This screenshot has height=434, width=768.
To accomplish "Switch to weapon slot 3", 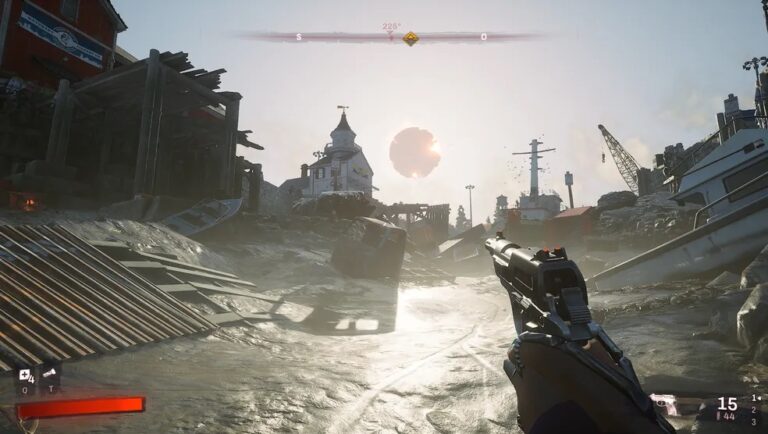I will point(755,419).
